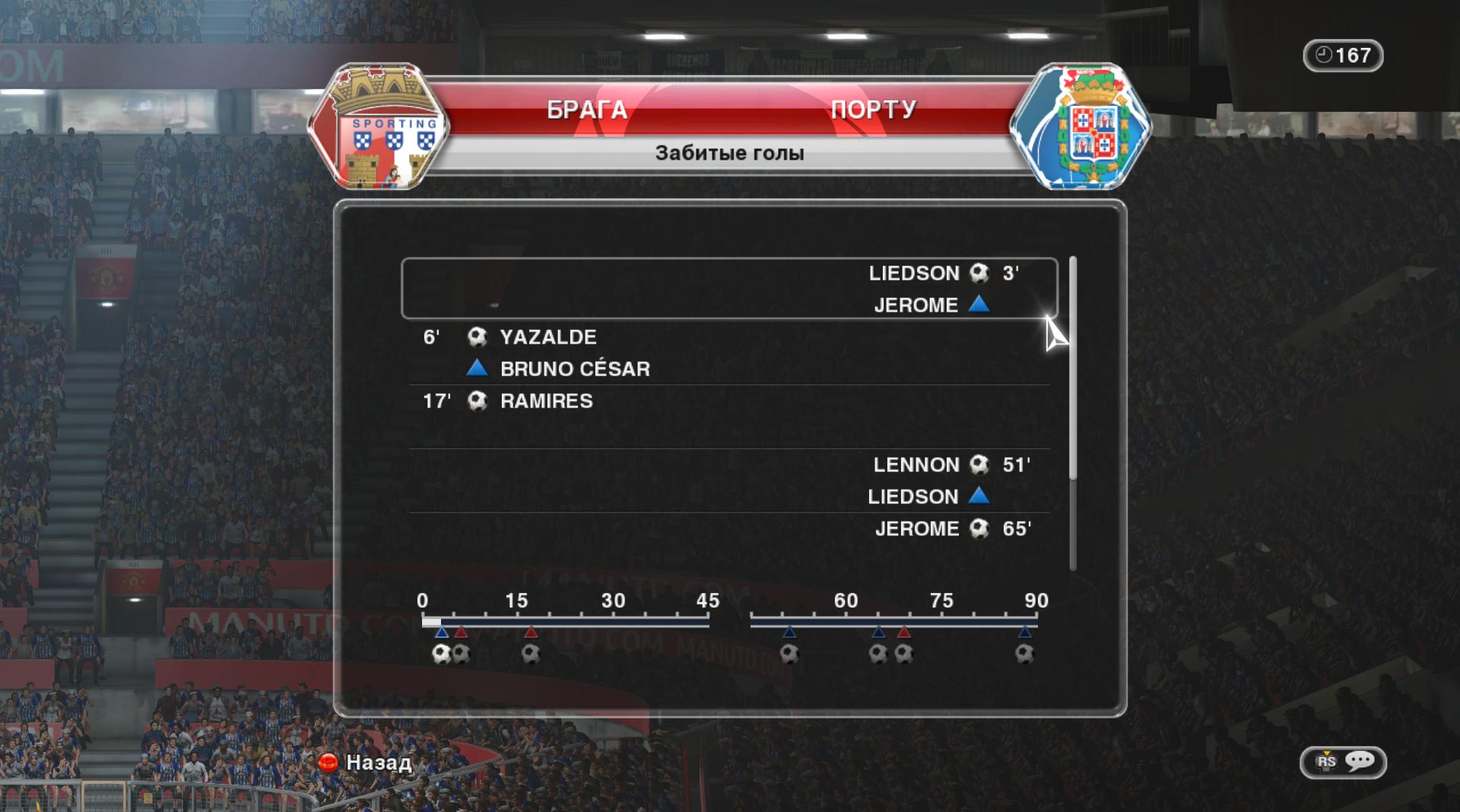1460x812 pixels.
Task: Highlight the Jerome 65' goal row
Action: [x=728, y=529]
